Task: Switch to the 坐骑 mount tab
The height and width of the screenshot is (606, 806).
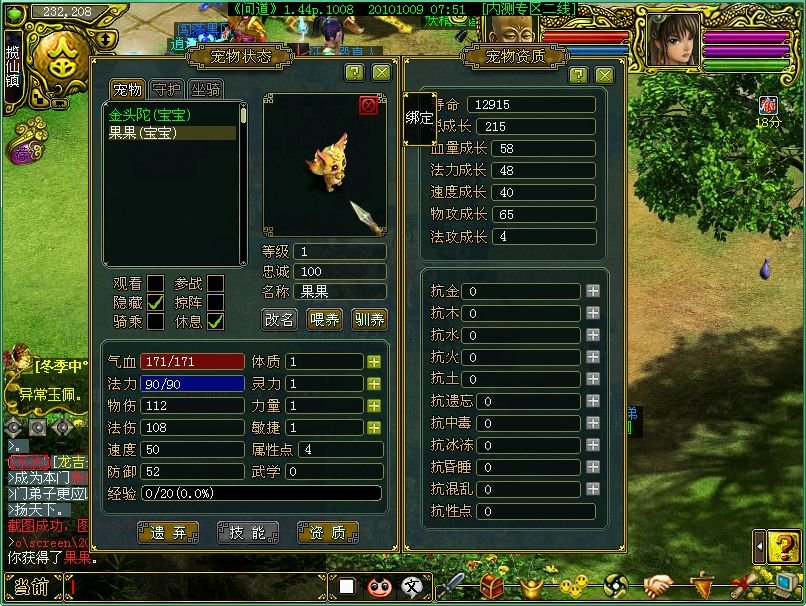Action: [205, 90]
